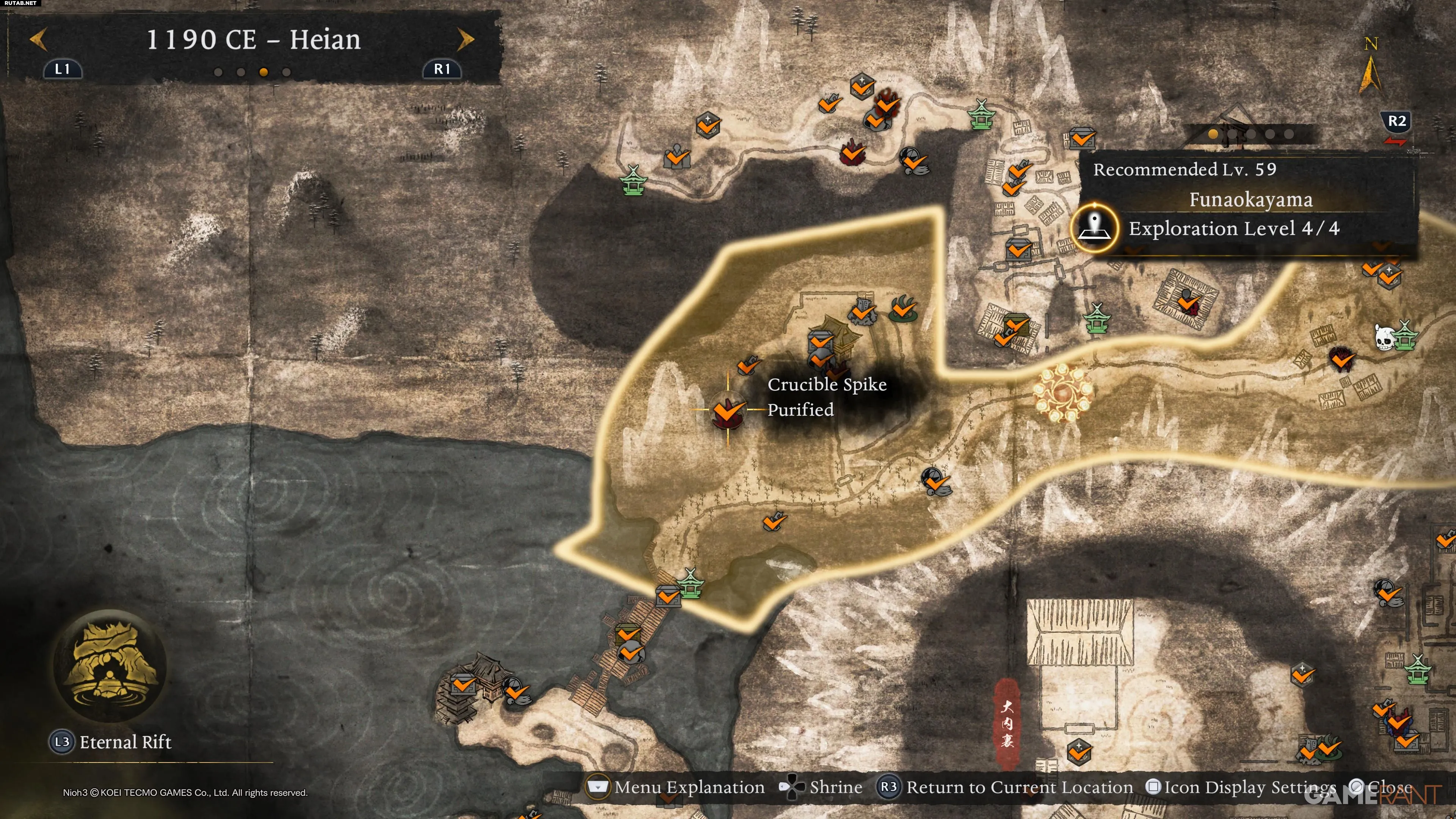
Task: Advance to the next era with the right arrow
Action: tap(465, 40)
